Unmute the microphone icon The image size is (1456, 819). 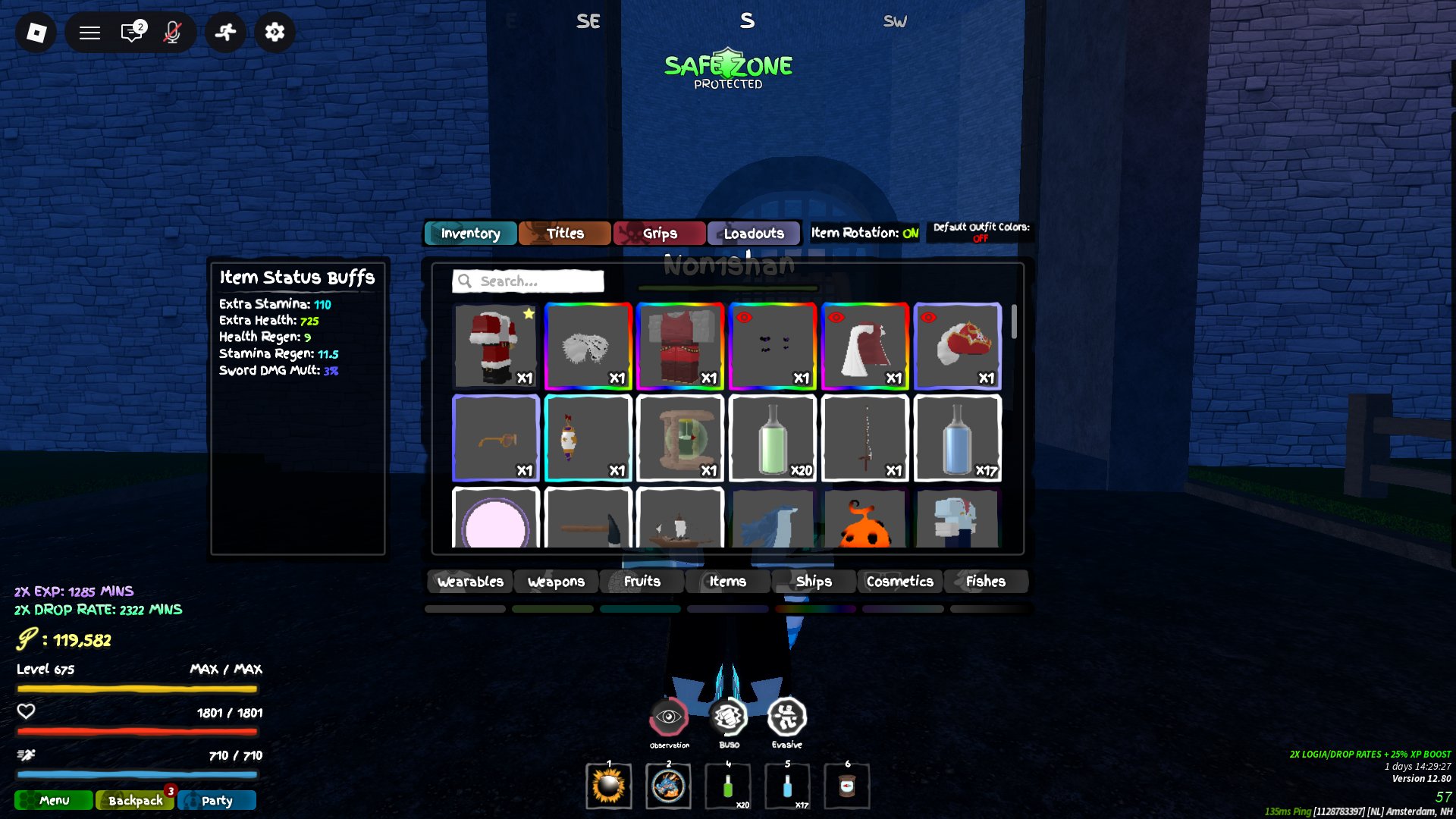(x=172, y=32)
